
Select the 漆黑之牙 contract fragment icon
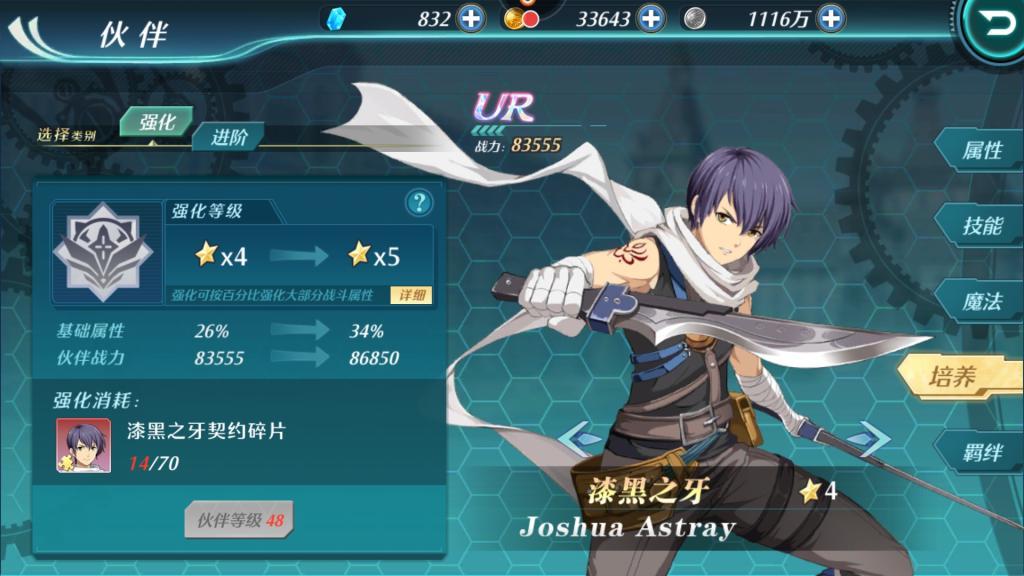[x=84, y=445]
